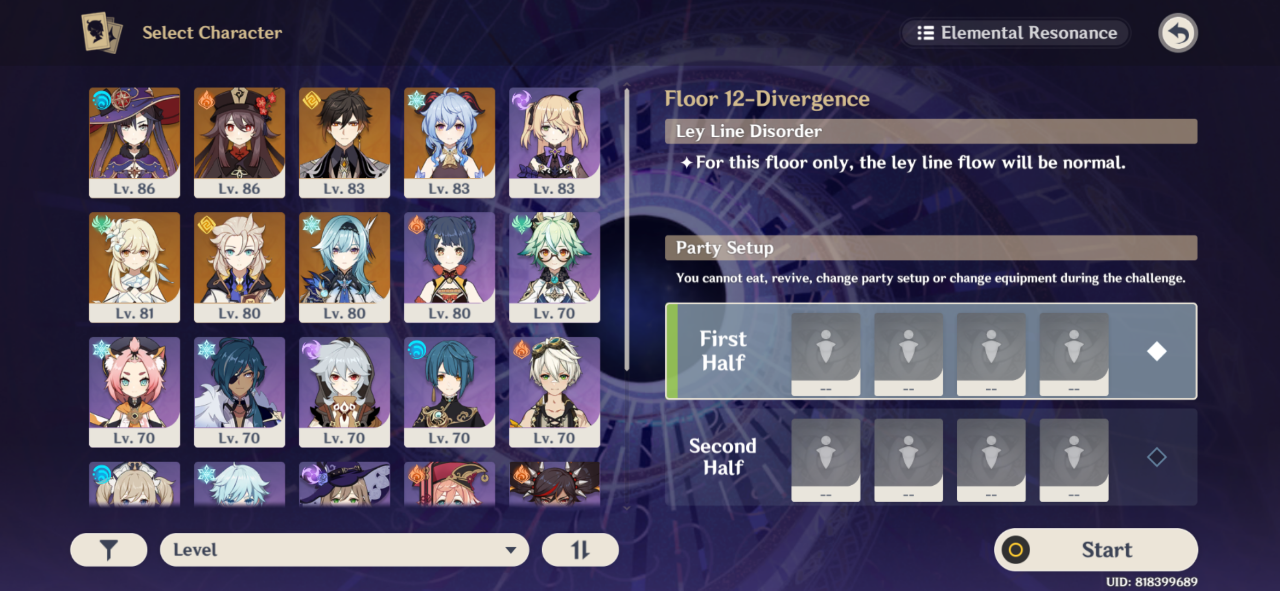The width and height of the screenshot is (1280, 591).
Task: Choose Sucrose, the Lv. 70 Anemo character
Action: [x=555, y=266]
